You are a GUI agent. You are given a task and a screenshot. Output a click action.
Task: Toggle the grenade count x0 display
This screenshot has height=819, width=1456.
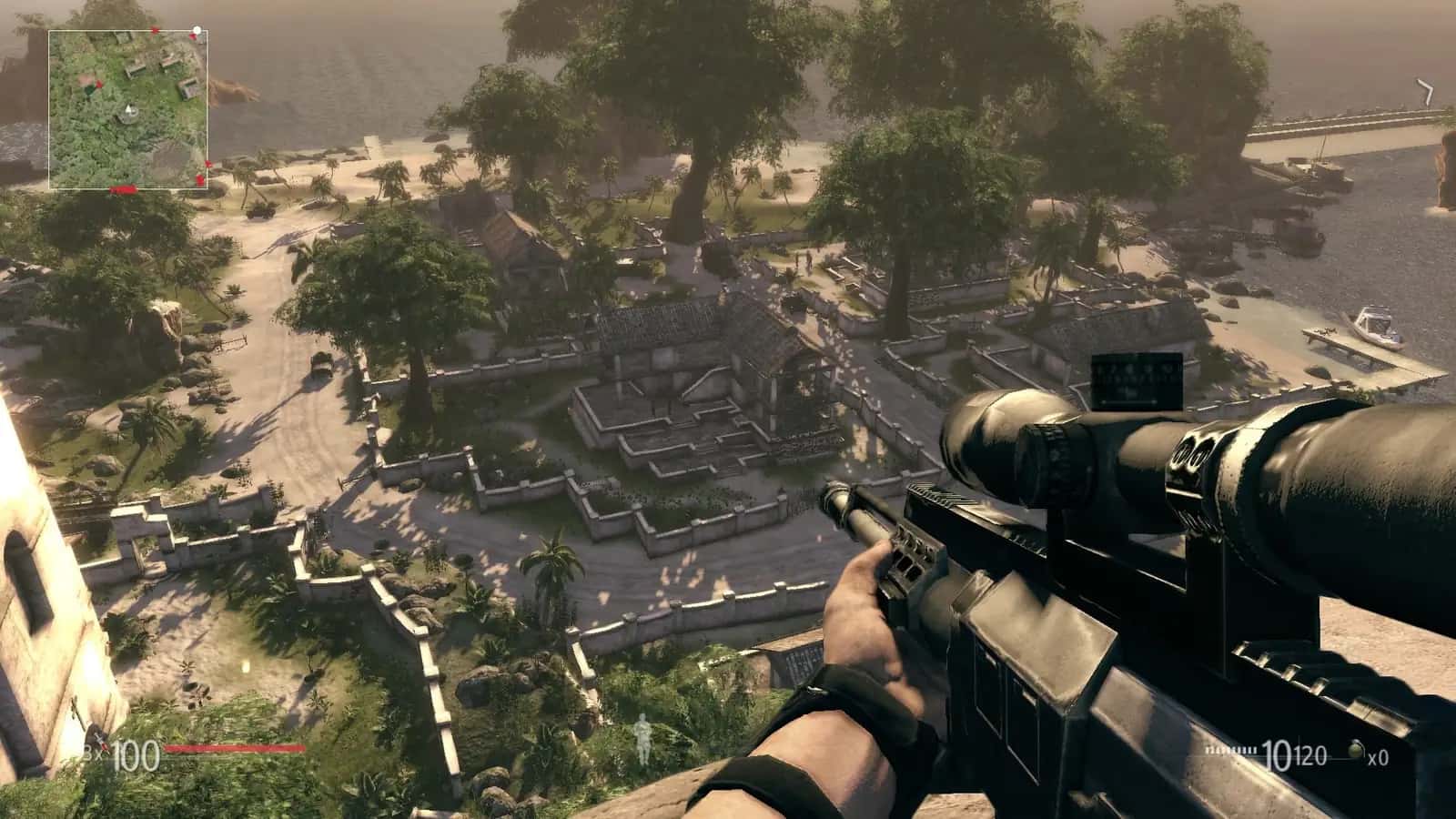tap(1380, 758)
